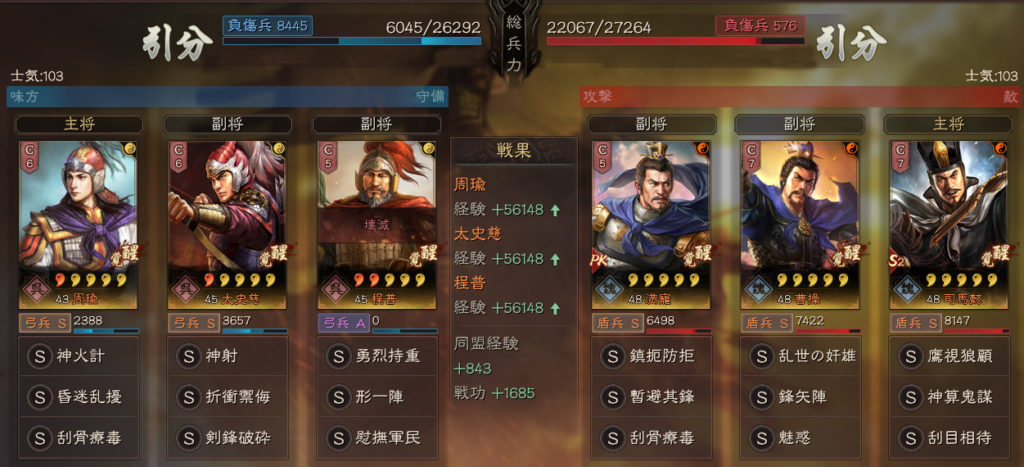
Task: Select the 折衝禦侮 skill button
Action: tap(228, 397)
